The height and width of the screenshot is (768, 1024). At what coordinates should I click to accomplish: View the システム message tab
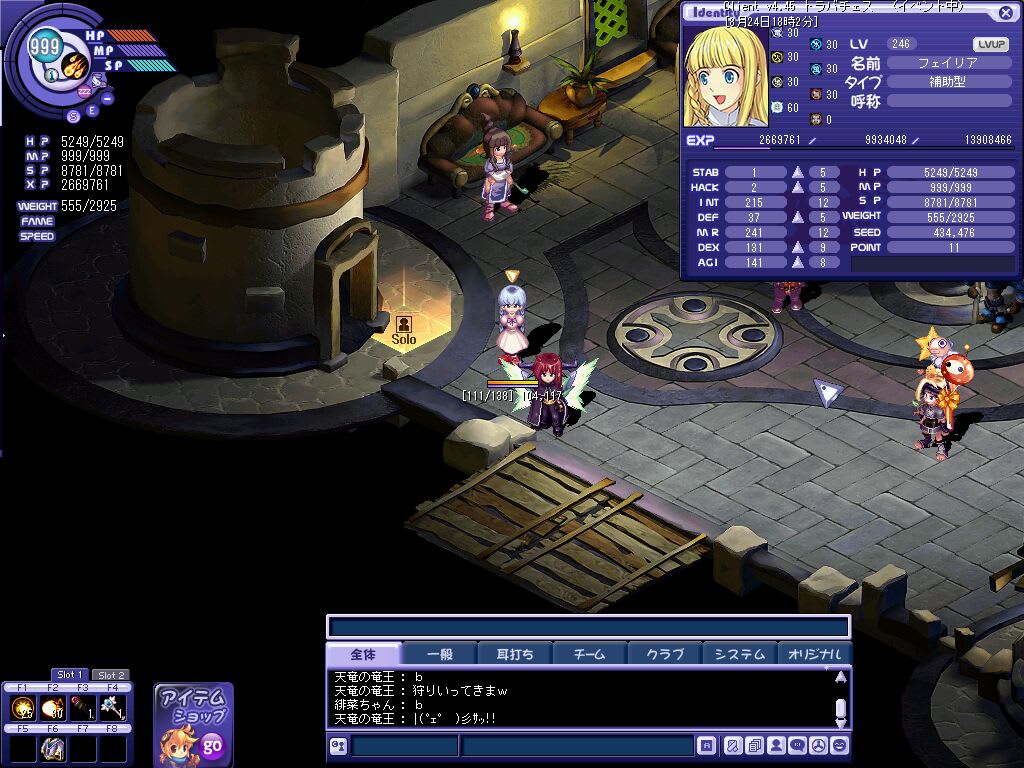740,654
